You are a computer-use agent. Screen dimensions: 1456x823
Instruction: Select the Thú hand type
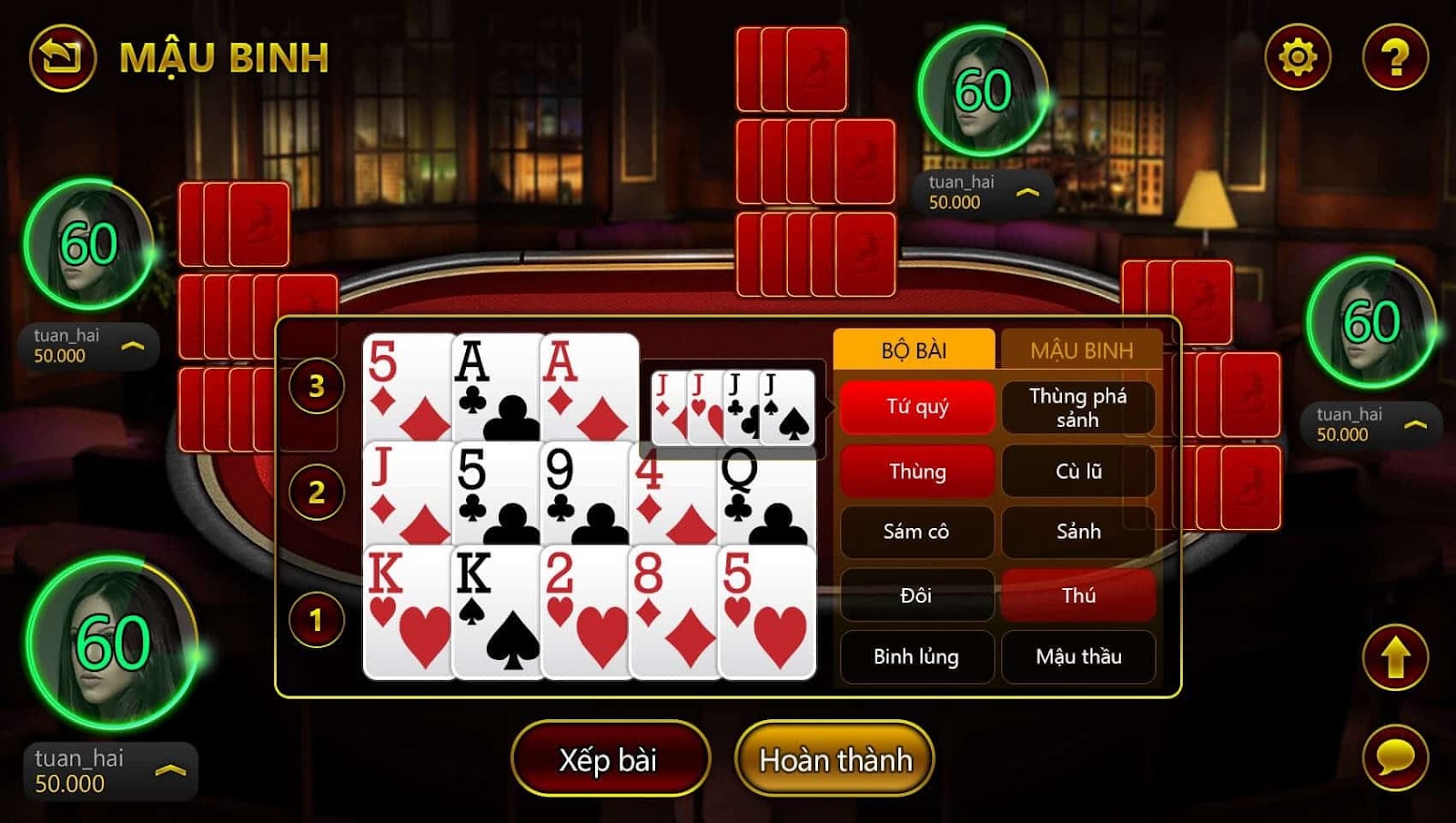tap(1079, 595)
